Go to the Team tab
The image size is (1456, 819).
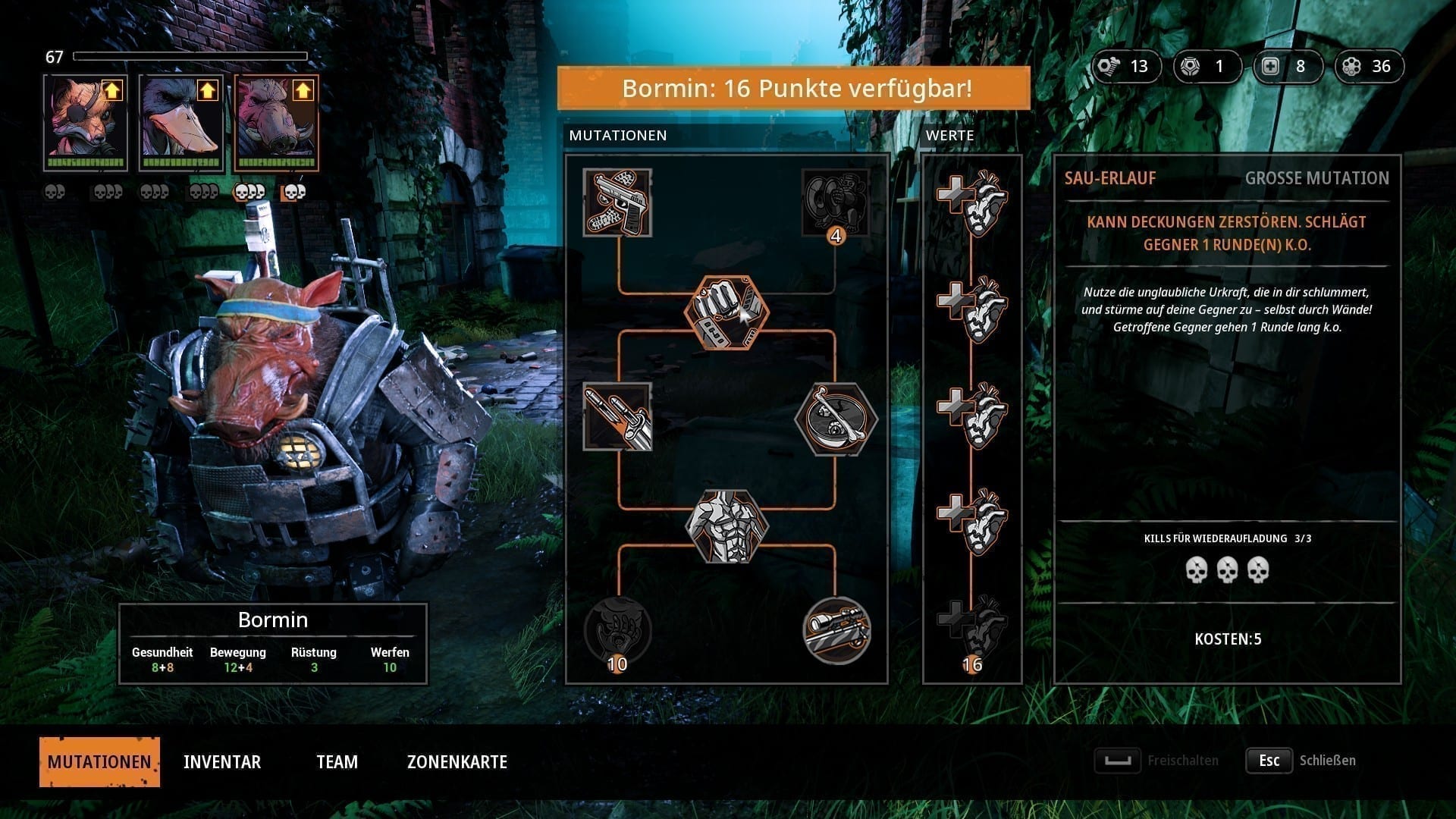tap(337, 761)
